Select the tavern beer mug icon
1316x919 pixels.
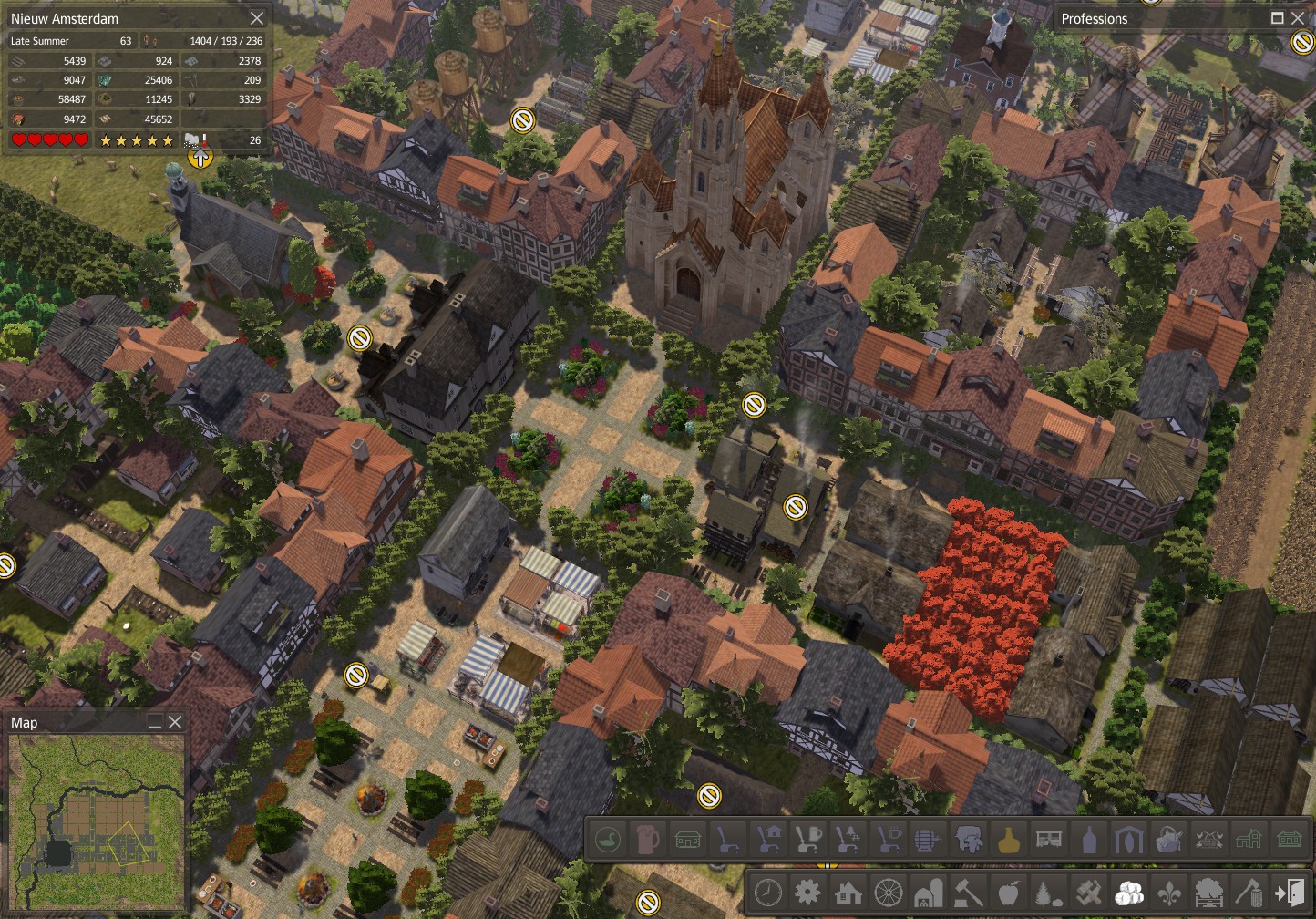pos(647,839)
